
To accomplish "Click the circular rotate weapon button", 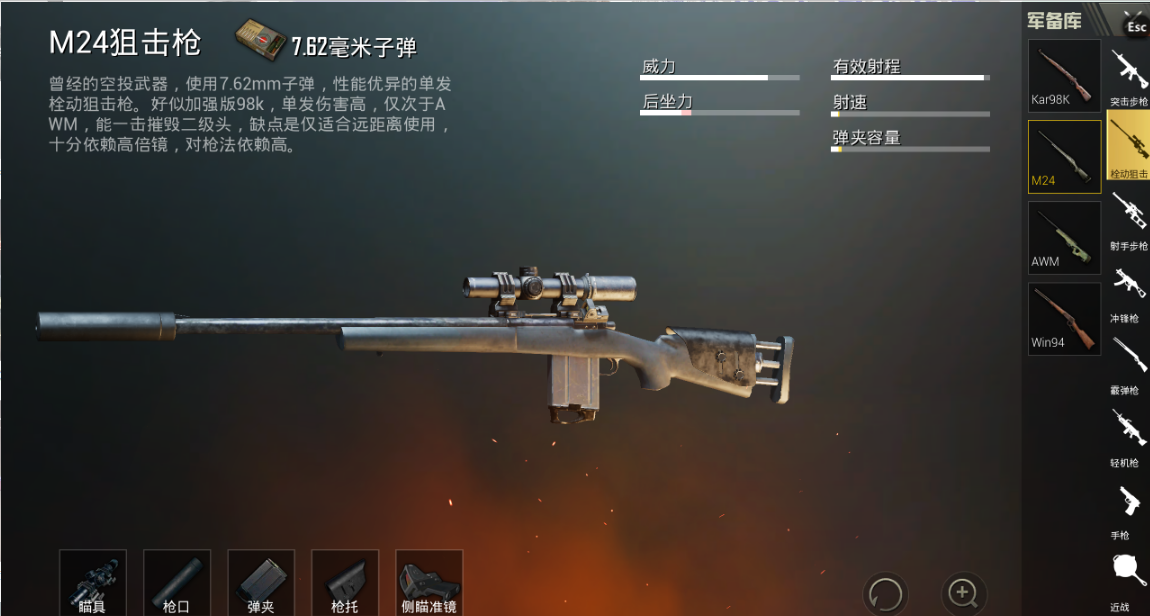I will click(885, 592).
